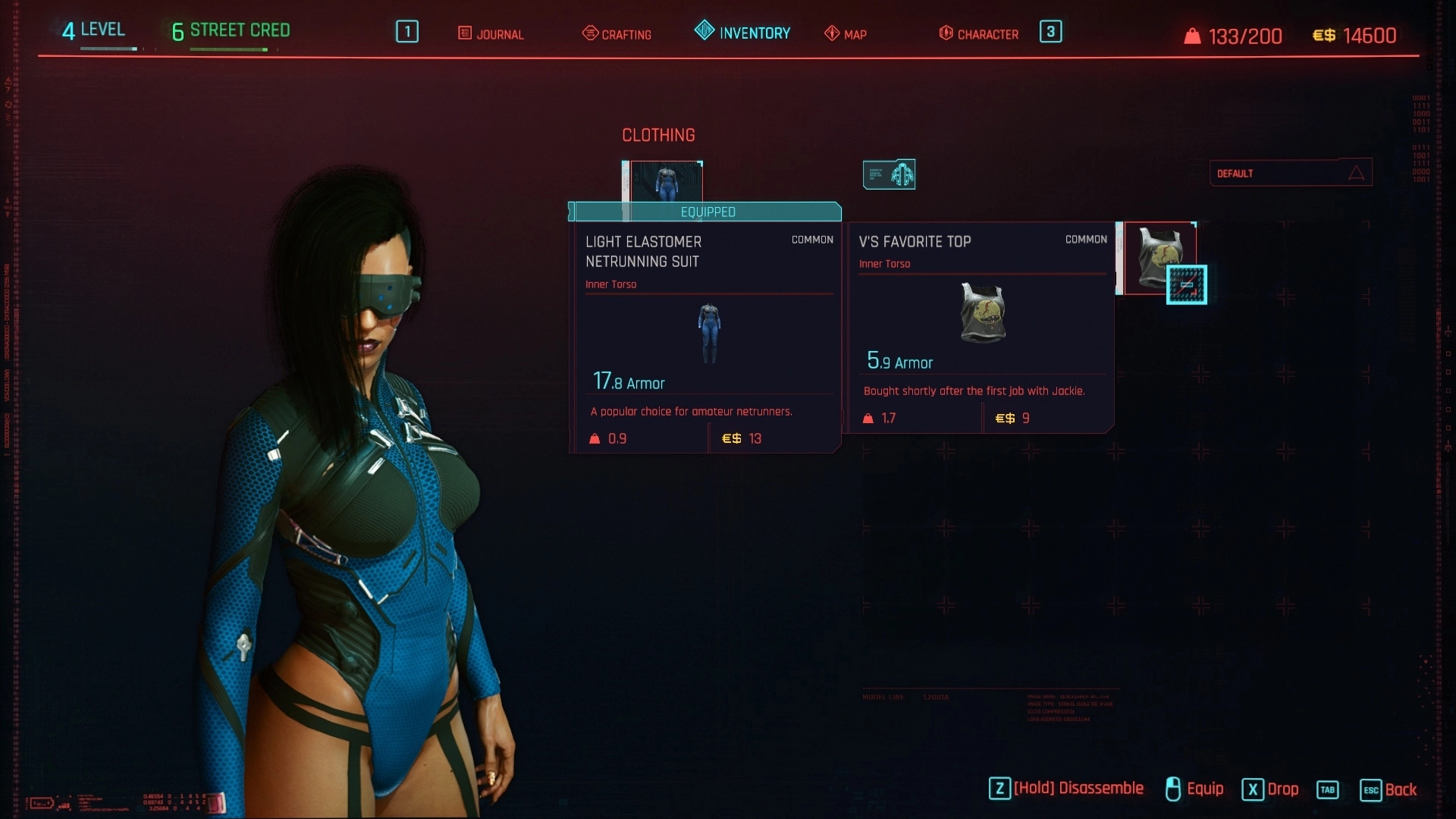Open the Journal tab
Viewport: 1456px width, 819px height.
pos(491,34)
